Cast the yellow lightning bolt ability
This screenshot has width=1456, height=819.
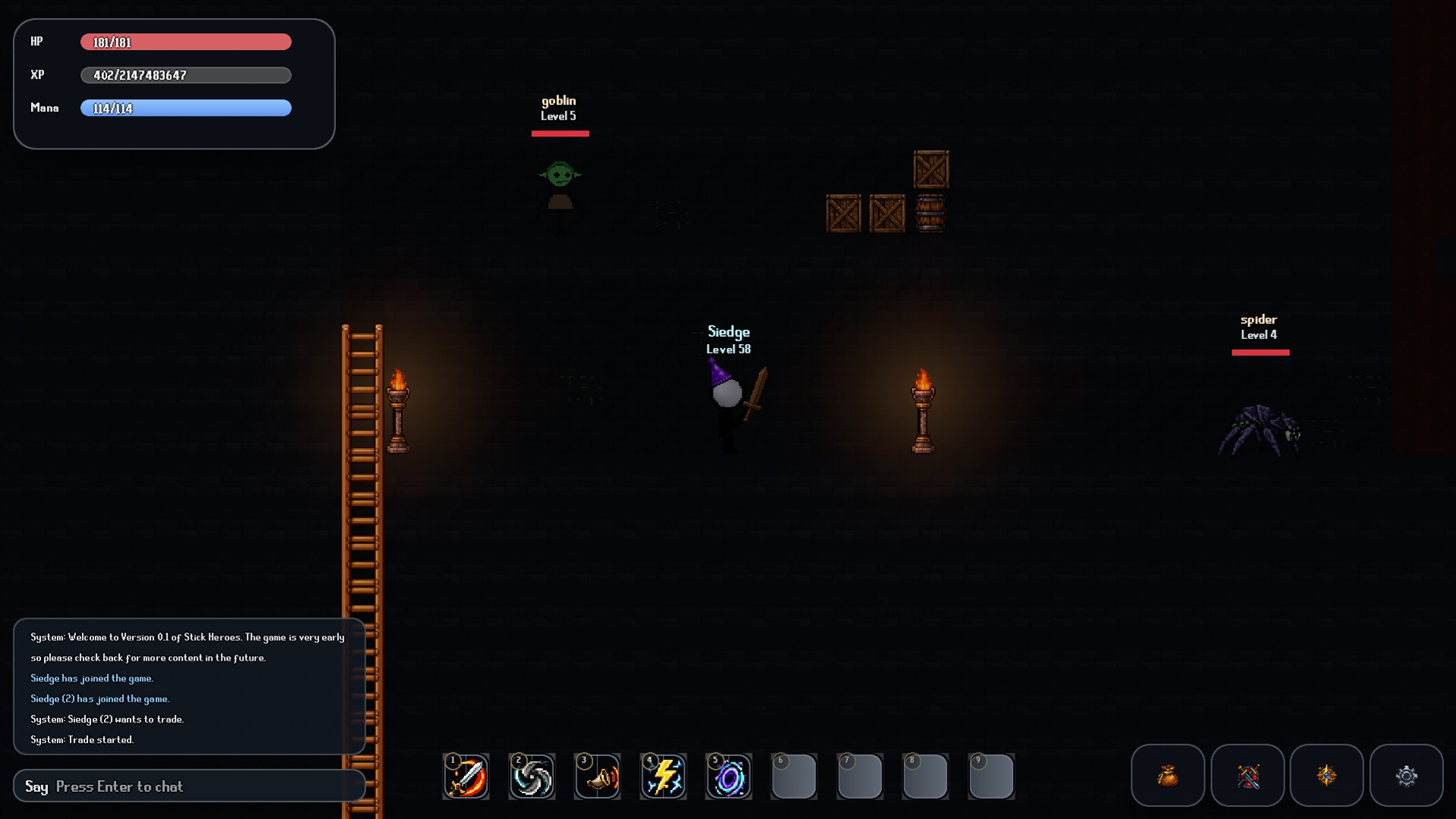click(664, 777)
